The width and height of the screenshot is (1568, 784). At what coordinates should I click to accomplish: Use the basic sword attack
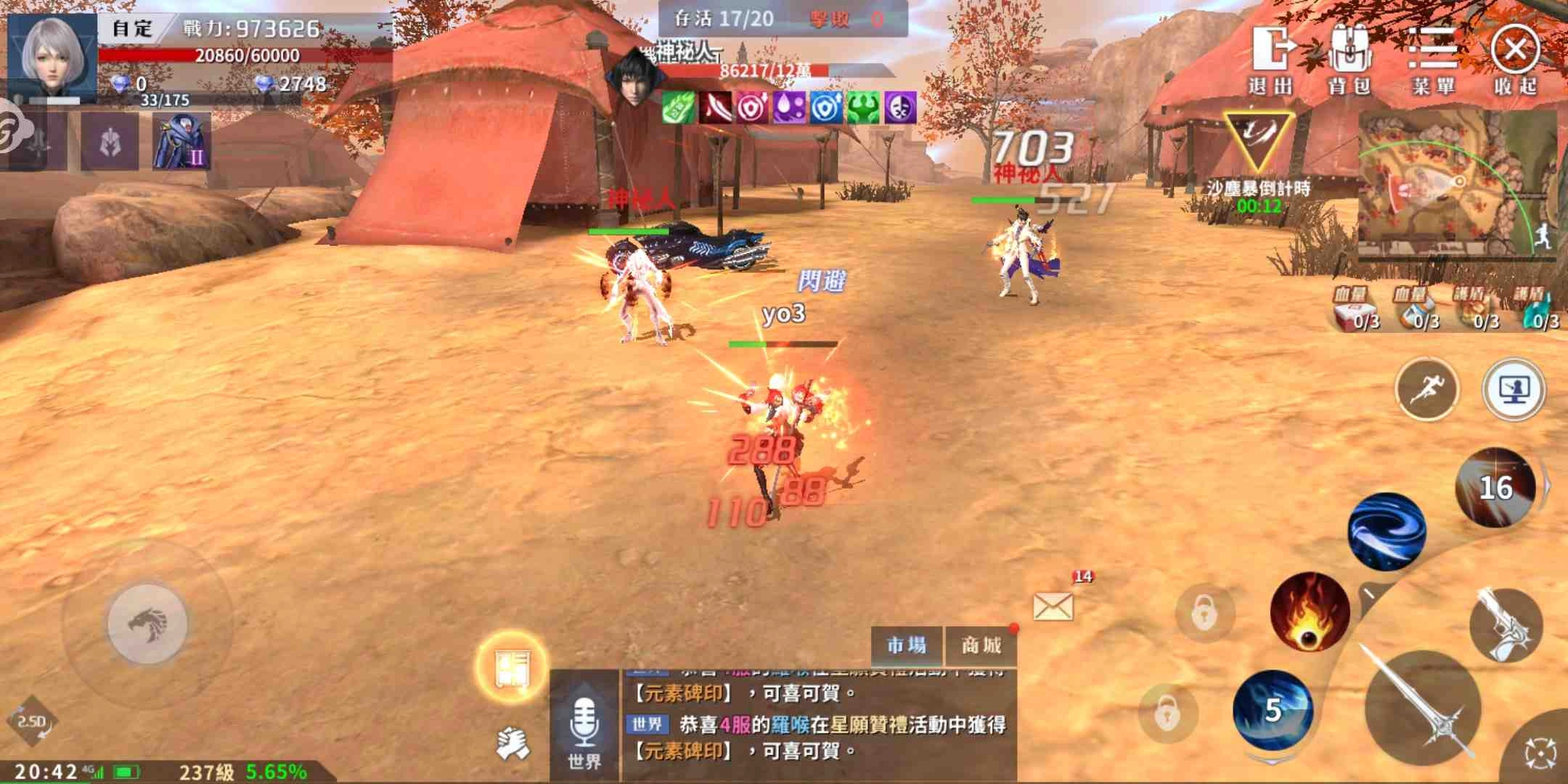[x=1421, y=706]
